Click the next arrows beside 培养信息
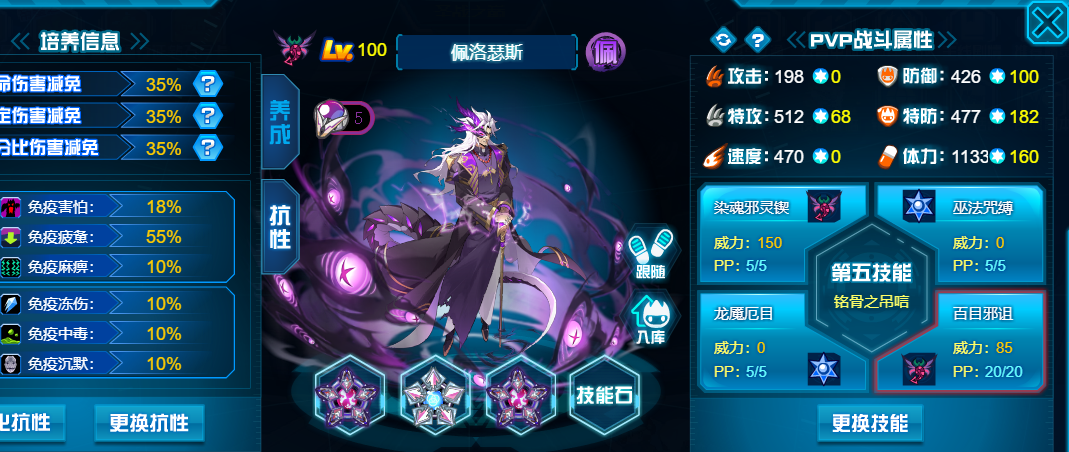Viewport: 1069px width, 452px height. 139,41
